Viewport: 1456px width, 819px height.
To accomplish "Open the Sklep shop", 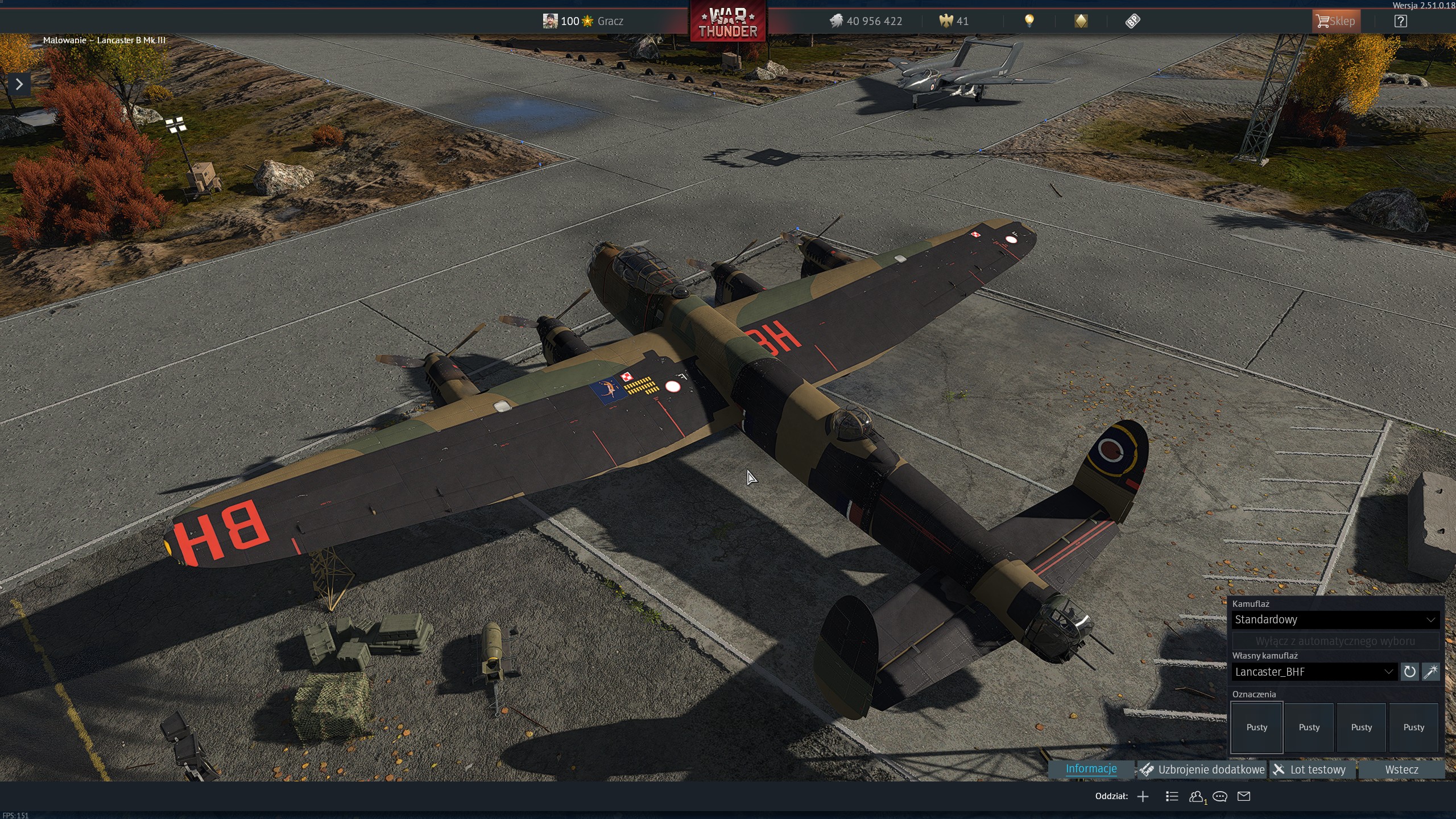I will (1335, 21).
